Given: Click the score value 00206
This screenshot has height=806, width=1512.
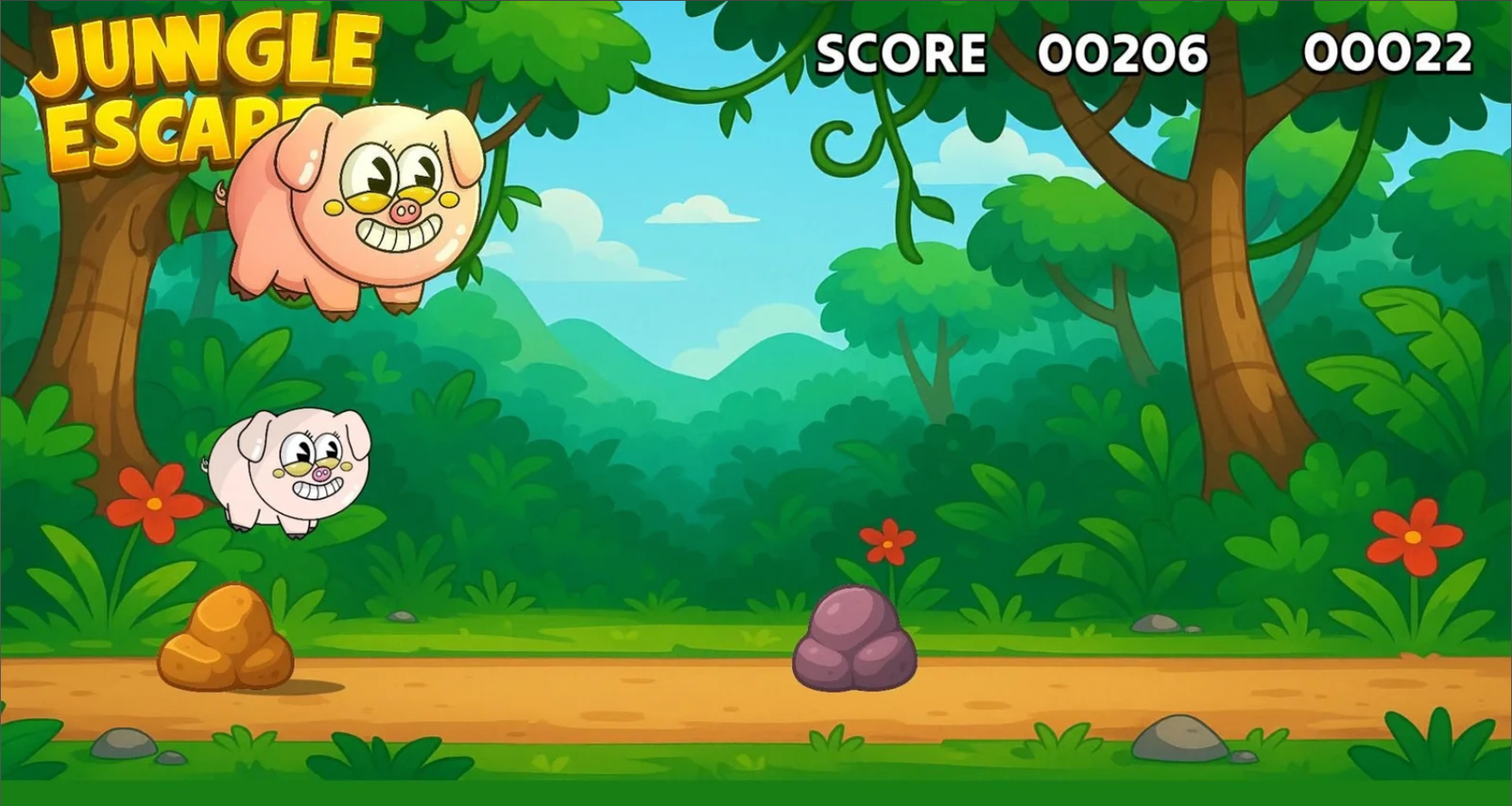Looking at the screenshot, I should [x=1125, y=52].
